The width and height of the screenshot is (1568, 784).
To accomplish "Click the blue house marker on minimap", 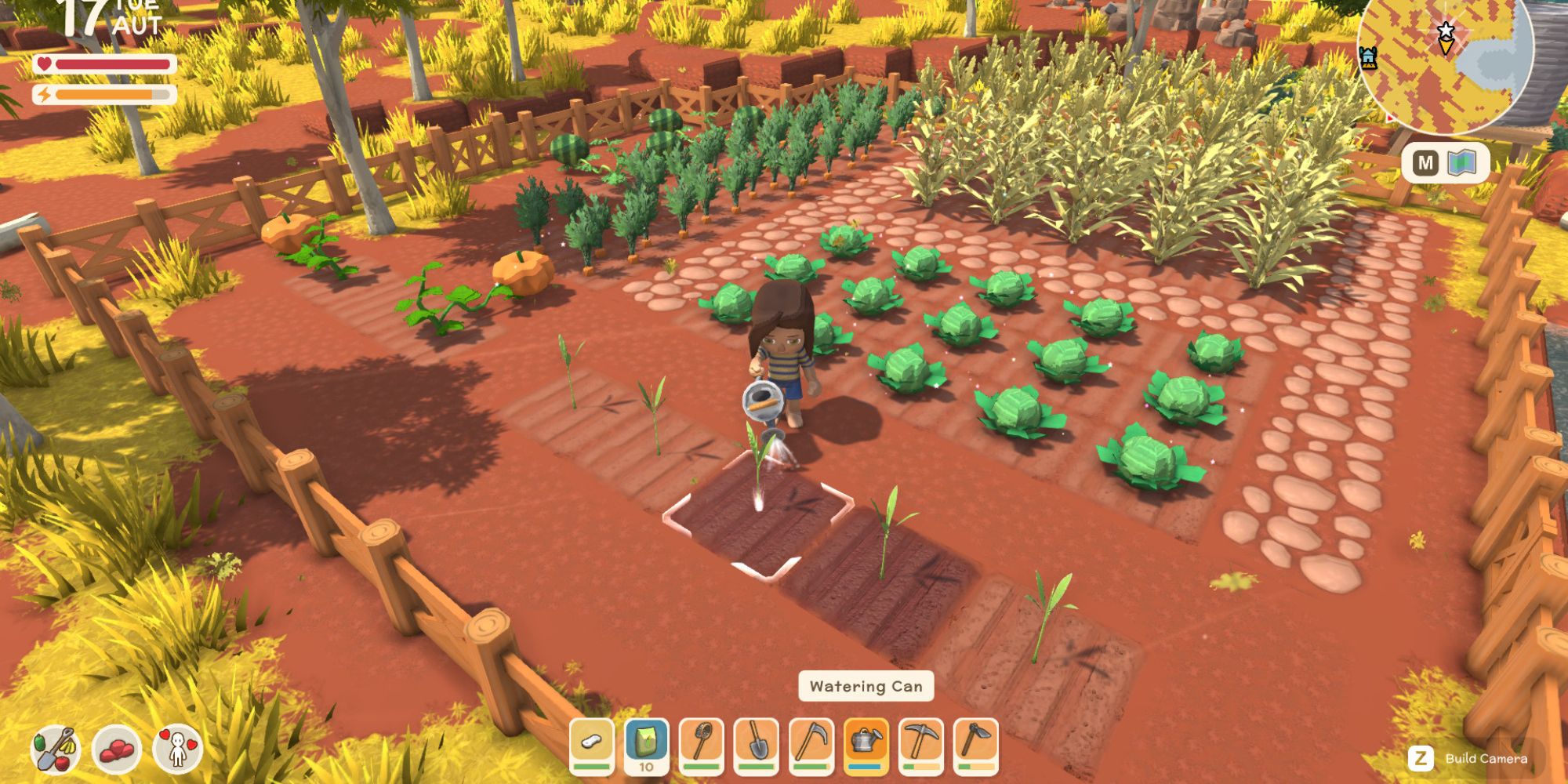I will pos(1368,56).
